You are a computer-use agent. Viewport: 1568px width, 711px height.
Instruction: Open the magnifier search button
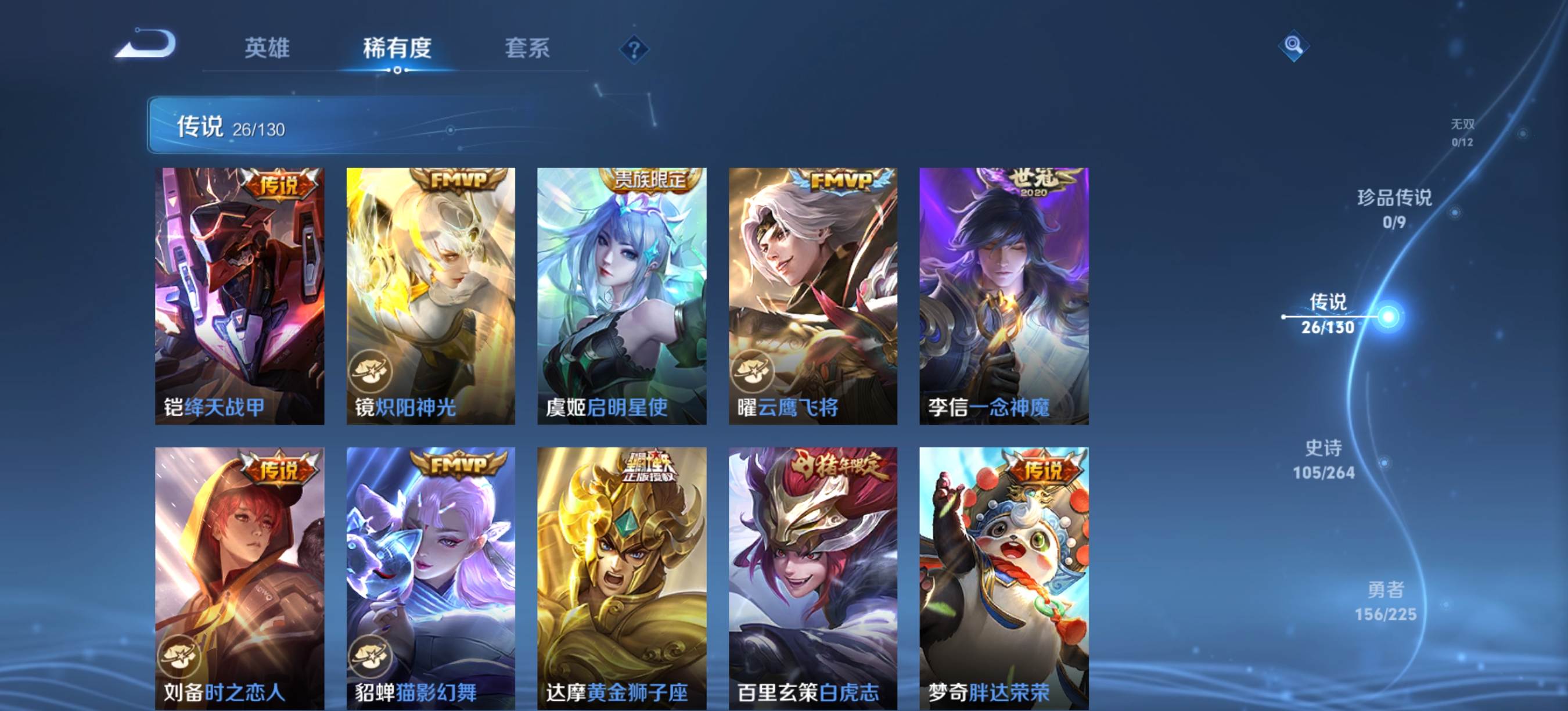point(1293,46)
